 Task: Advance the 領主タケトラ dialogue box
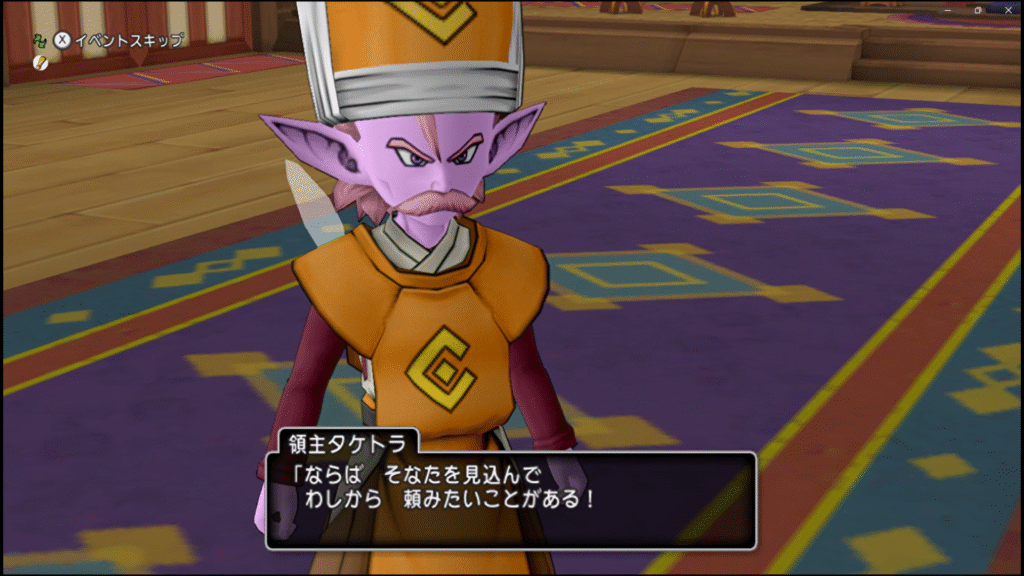tap(510, 499)
